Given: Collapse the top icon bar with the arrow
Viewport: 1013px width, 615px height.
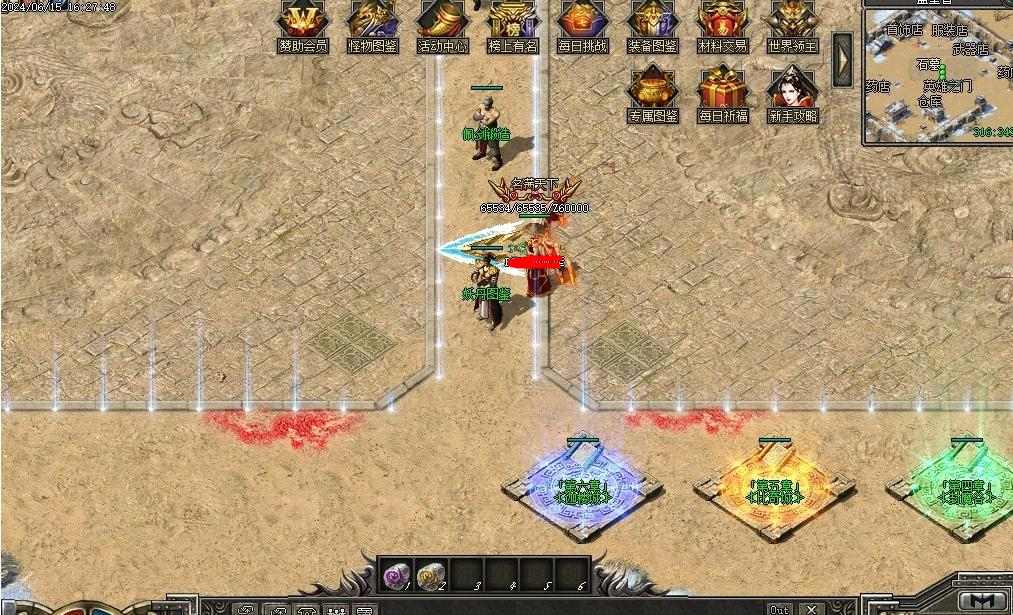Looking at the screenshot, I should click(842, 59).
